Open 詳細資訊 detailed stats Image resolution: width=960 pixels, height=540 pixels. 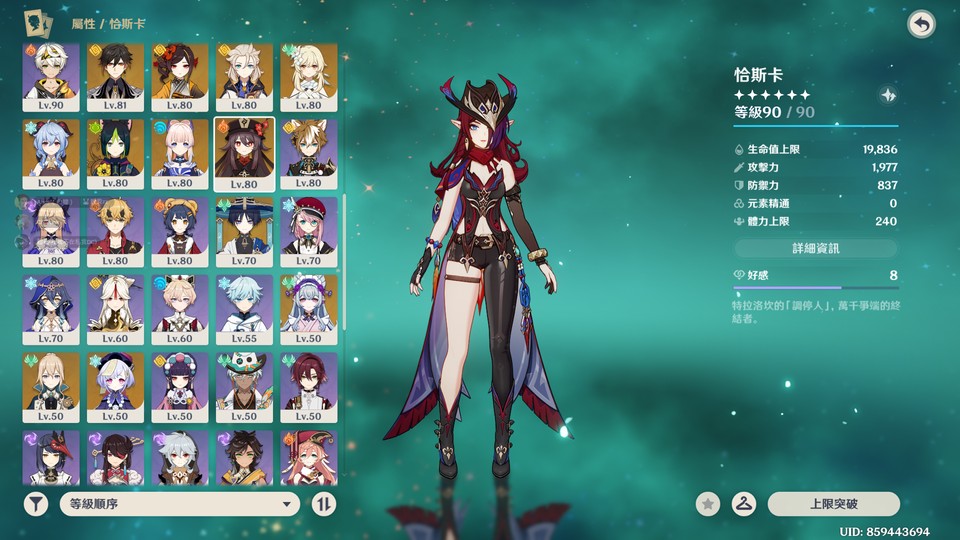pyautogui.click(x=816, y=248)
